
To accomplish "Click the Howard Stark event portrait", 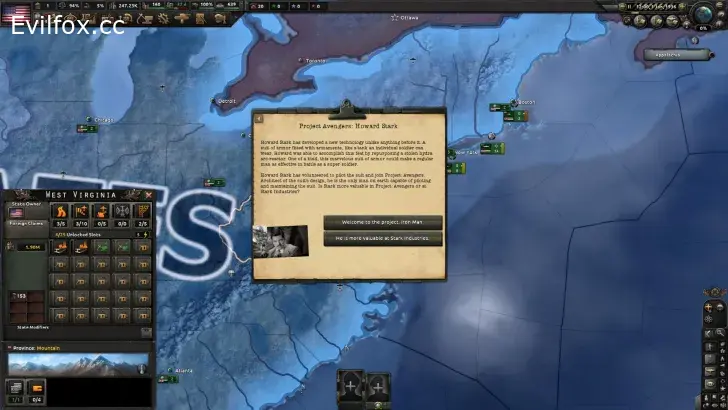I will point(280,241).
